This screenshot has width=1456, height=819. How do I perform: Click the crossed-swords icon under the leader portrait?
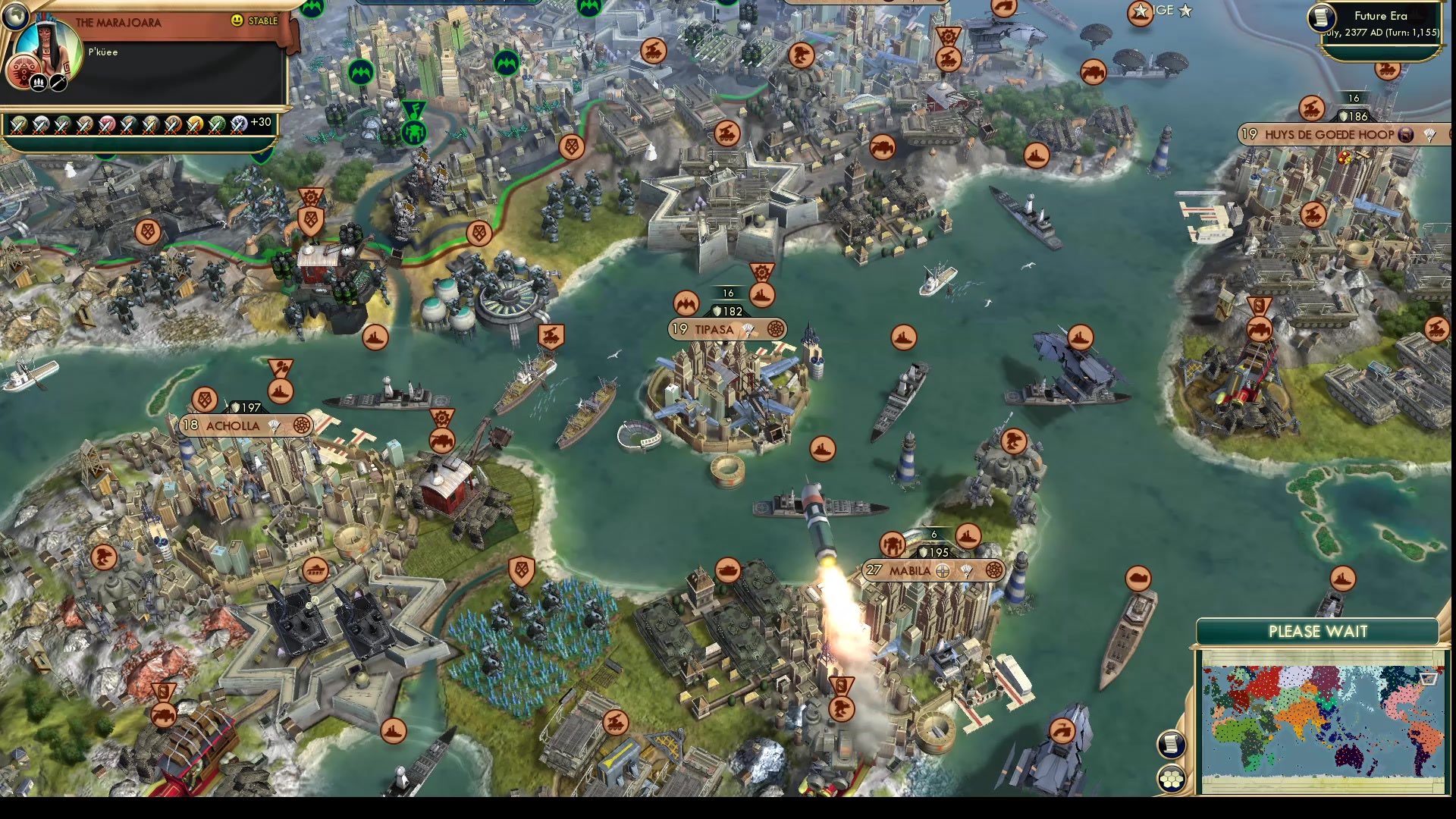57,83
